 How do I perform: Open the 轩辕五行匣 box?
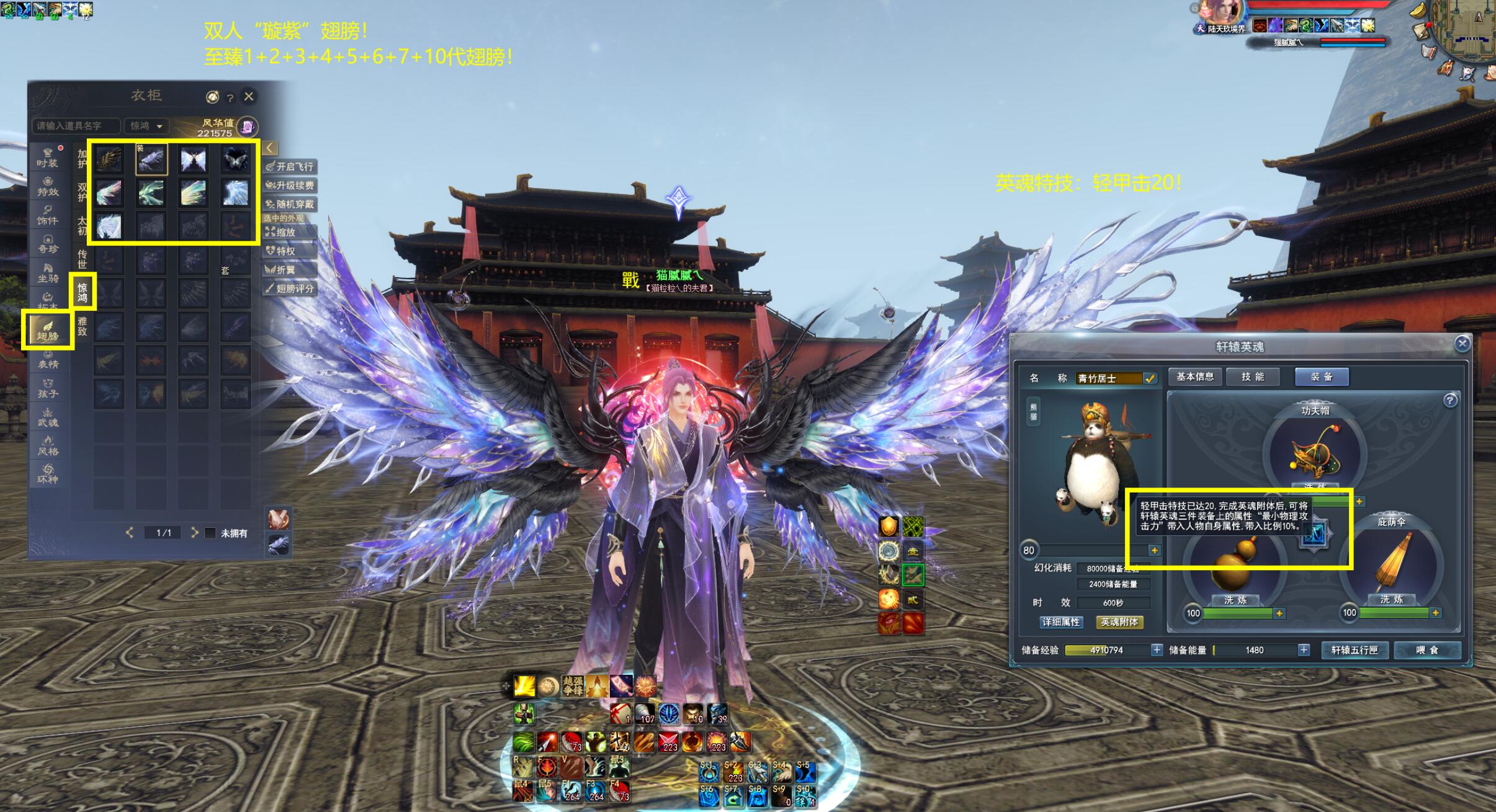pyautogui.click(x=1354, y=650)
